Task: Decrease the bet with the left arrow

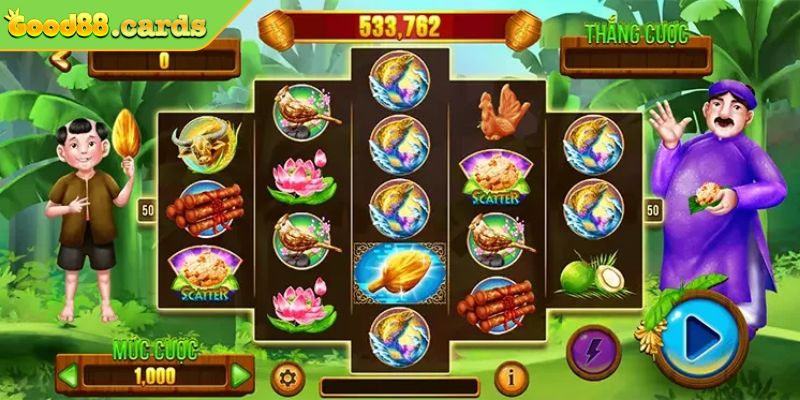Action: click(70, 376)
